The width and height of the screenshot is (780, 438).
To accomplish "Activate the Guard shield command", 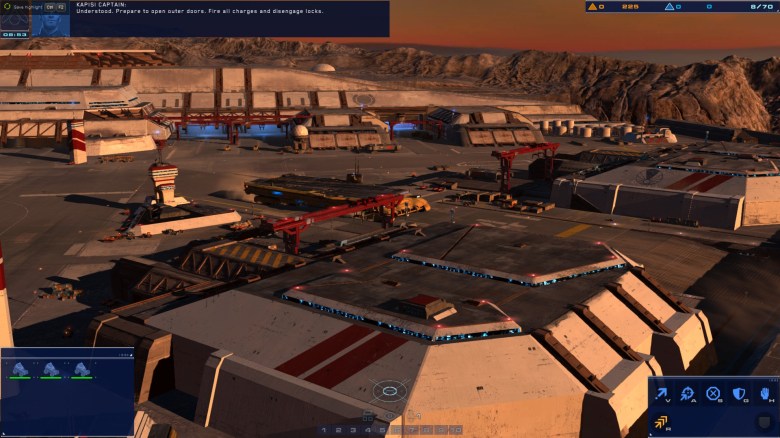I will point(740,394).
